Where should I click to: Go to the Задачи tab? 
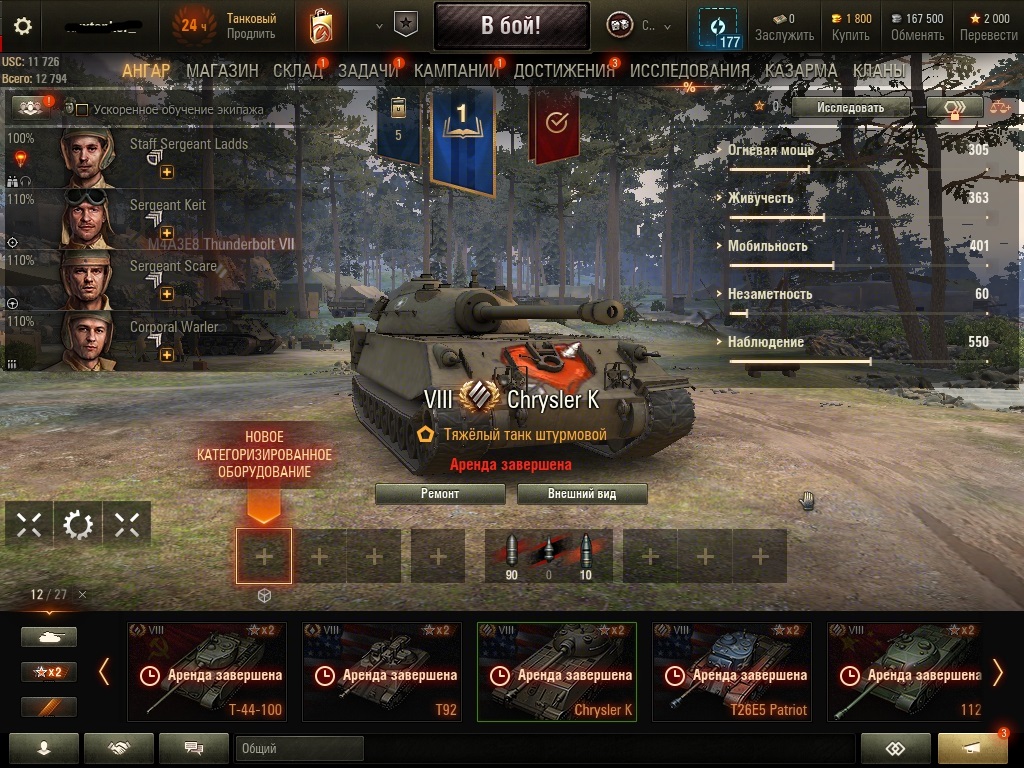(x=368, y=70)
